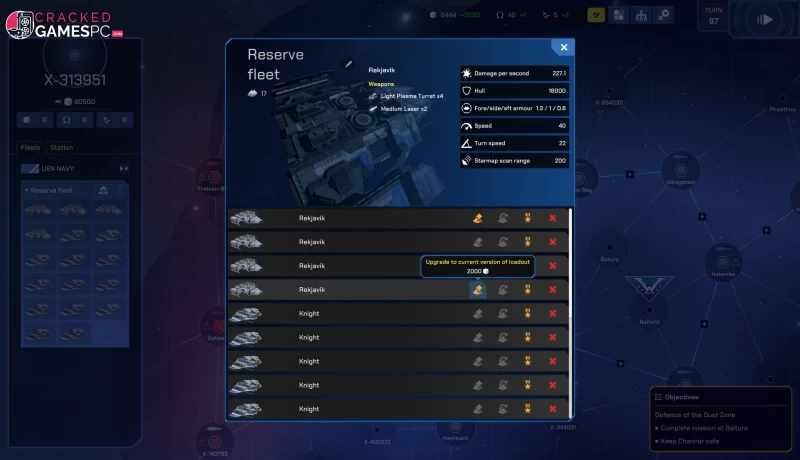The height and width of the screenshot is (460, 800).
Task: Upgrade the highlighted Rekjavik to current loadout
Action: coord(478,290)
